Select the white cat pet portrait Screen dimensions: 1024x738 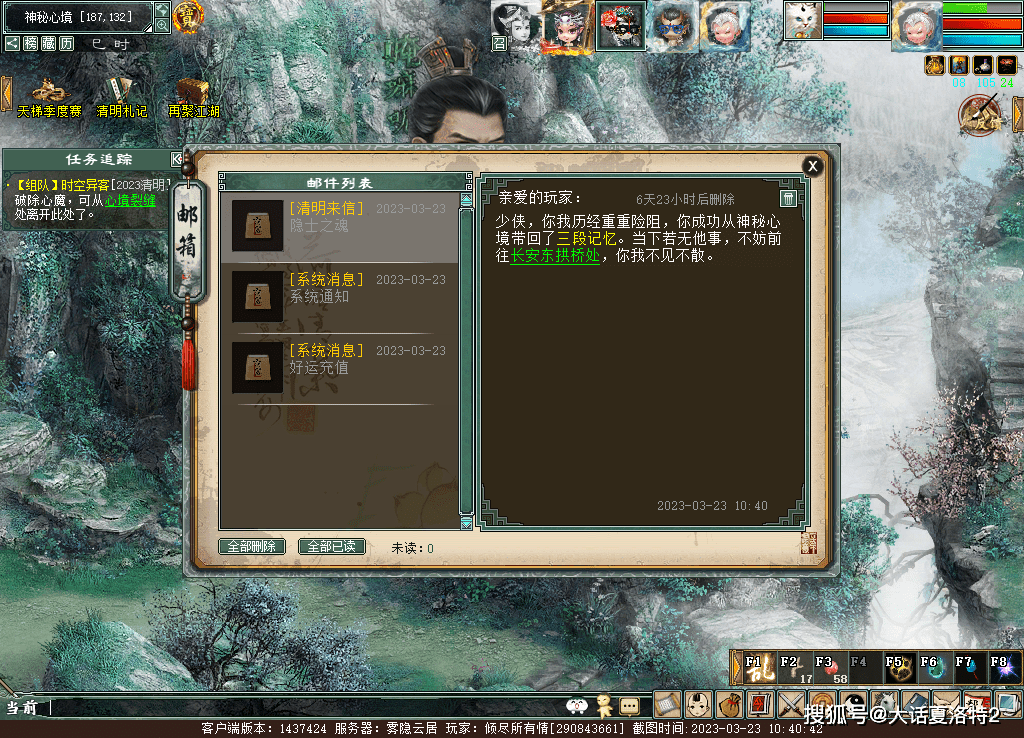click(802, 20)
